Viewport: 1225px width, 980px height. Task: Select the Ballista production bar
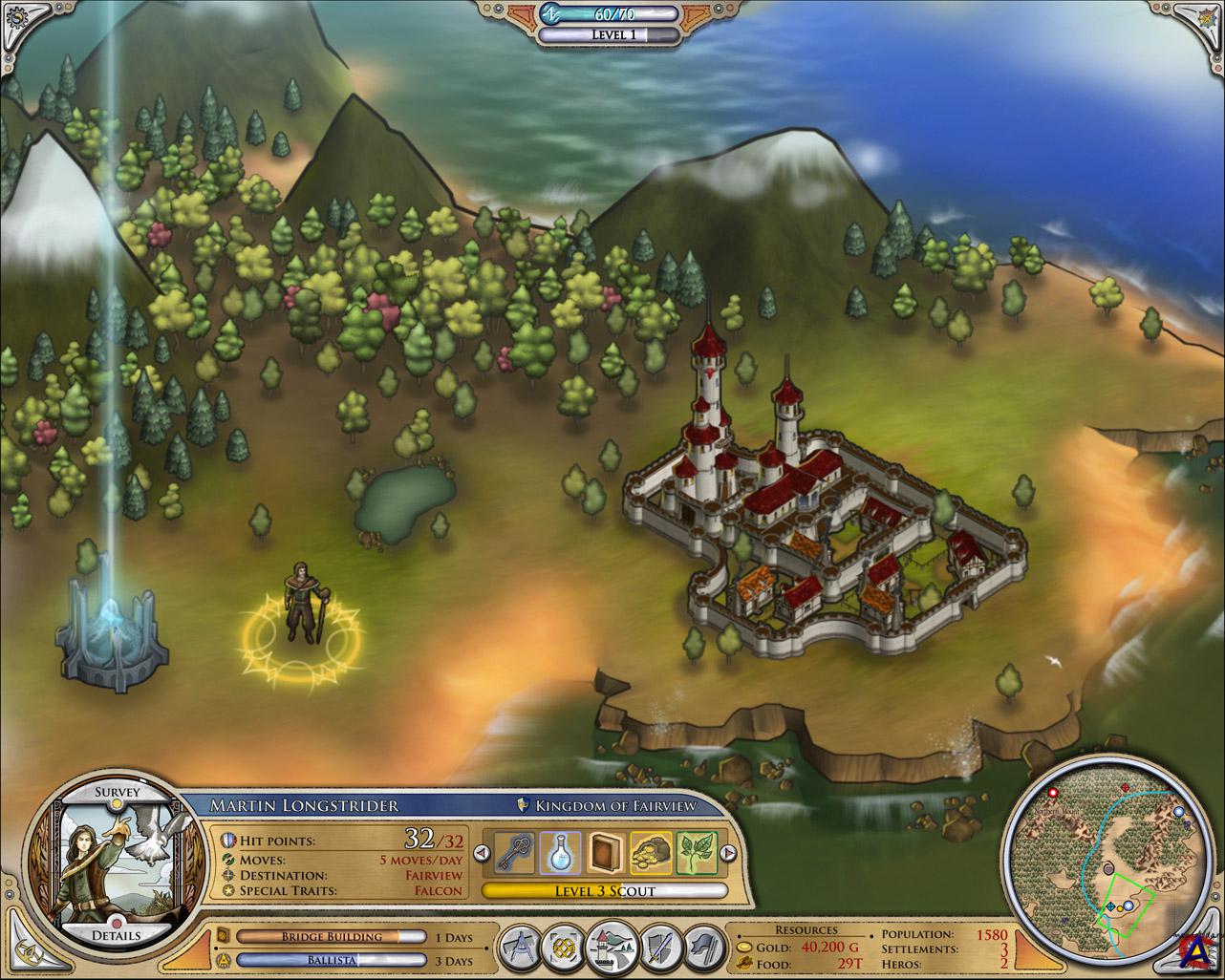pyautogui.click(x=332, y=961)
